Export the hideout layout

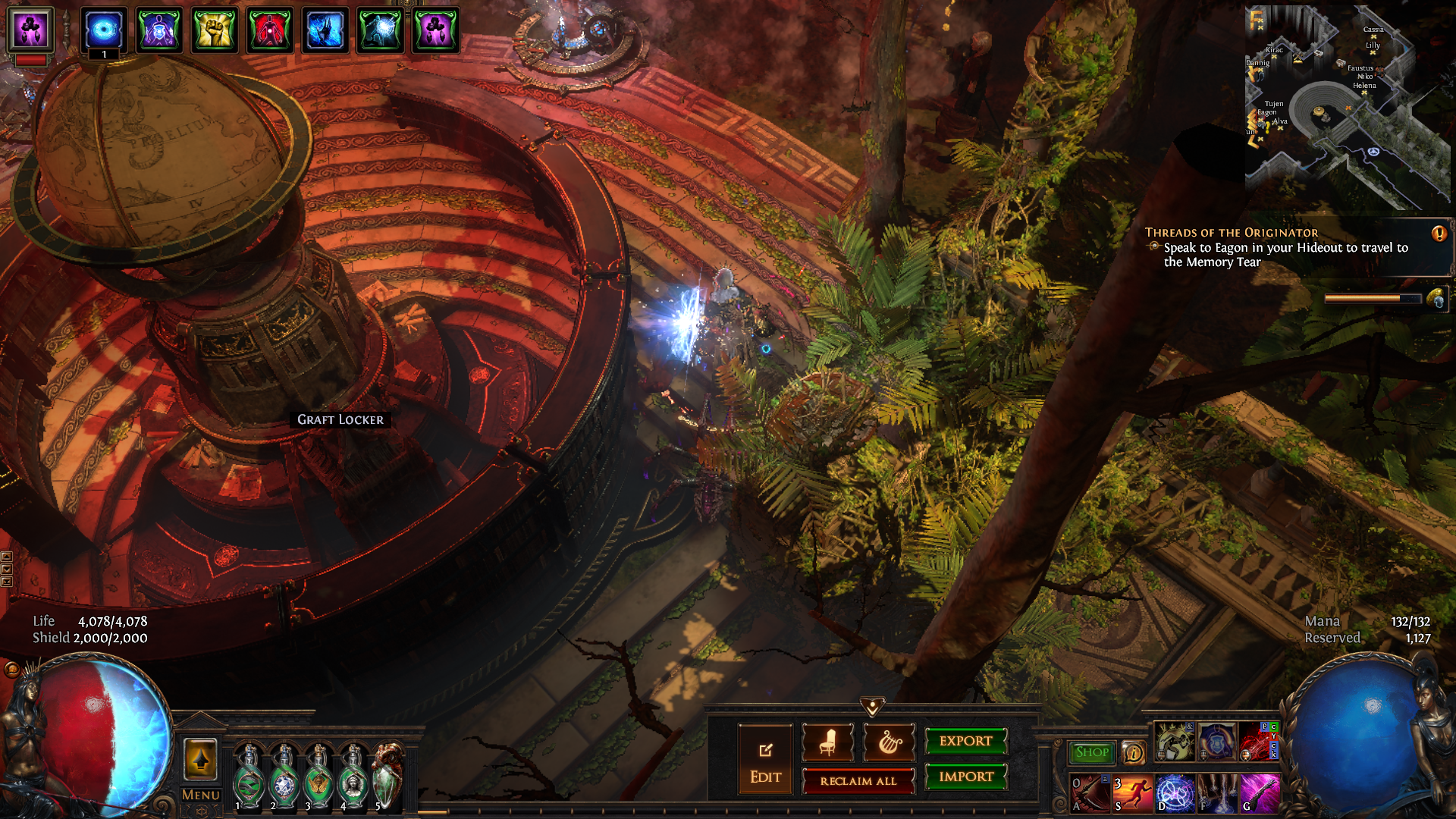pyautogui.click(x=965, y=741)
